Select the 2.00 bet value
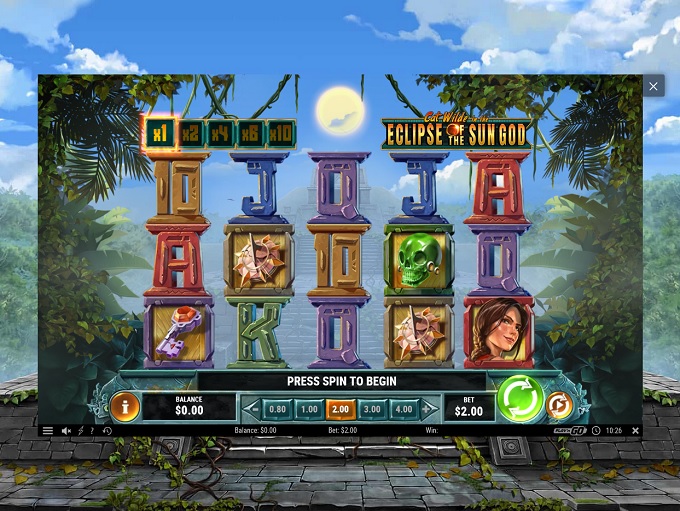 (x=340, y=409)
